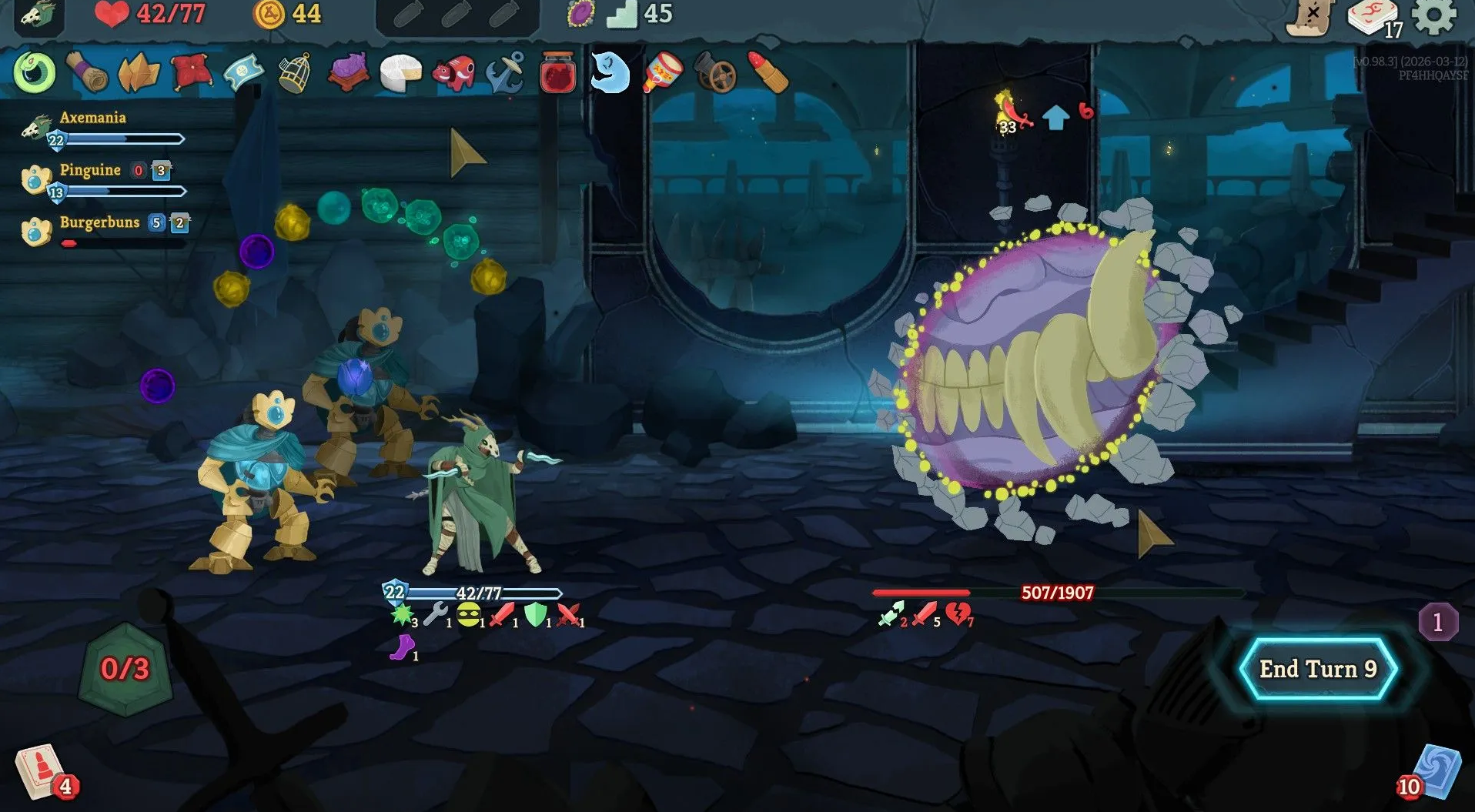Inspect the cannon relic
This screenshot has width=1475, height=812.
point(715,74)
